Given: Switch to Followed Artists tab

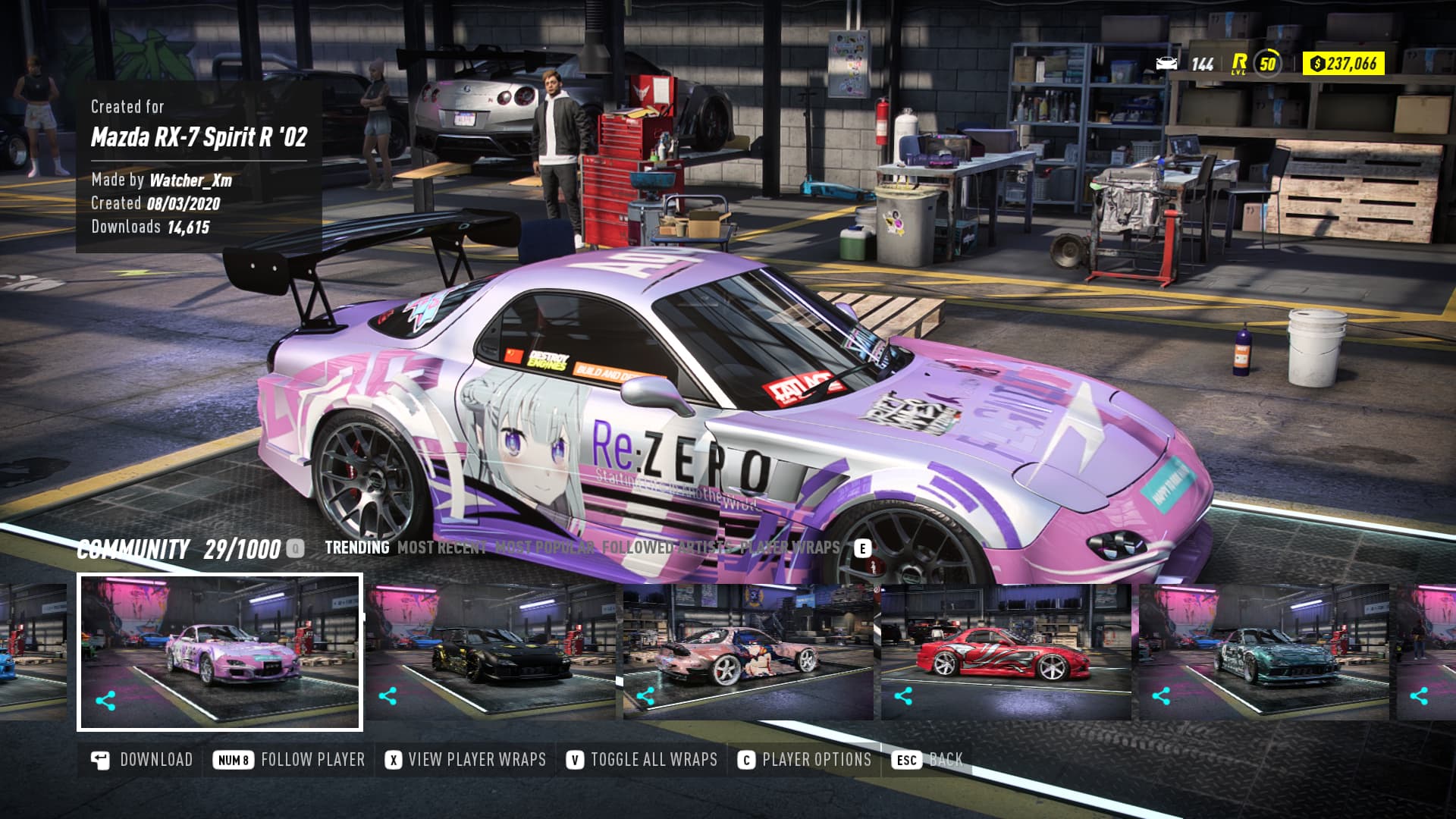Looking at the screenshot, I should click(x=667, y=548).
